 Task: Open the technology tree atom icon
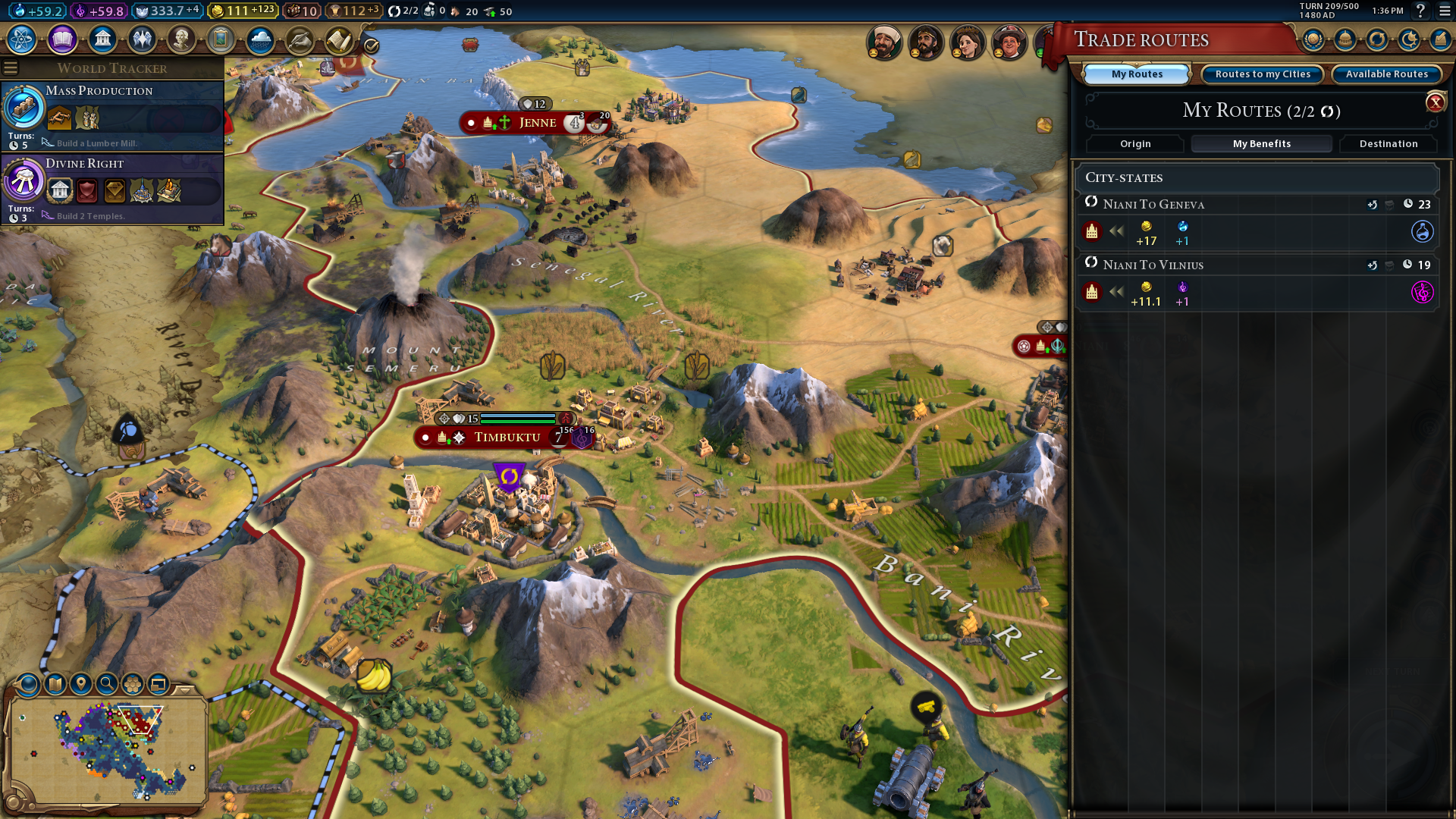click(22, 39)
